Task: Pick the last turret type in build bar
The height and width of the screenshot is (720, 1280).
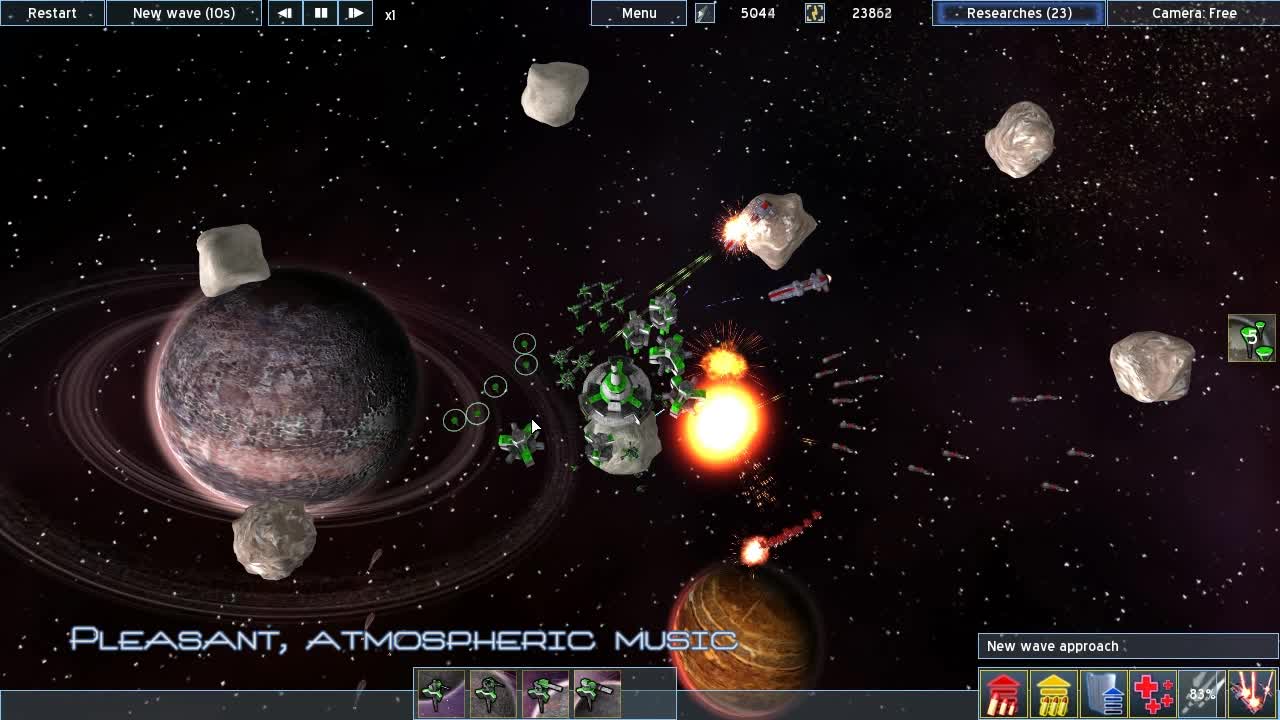Action: (x=595, y=693)
